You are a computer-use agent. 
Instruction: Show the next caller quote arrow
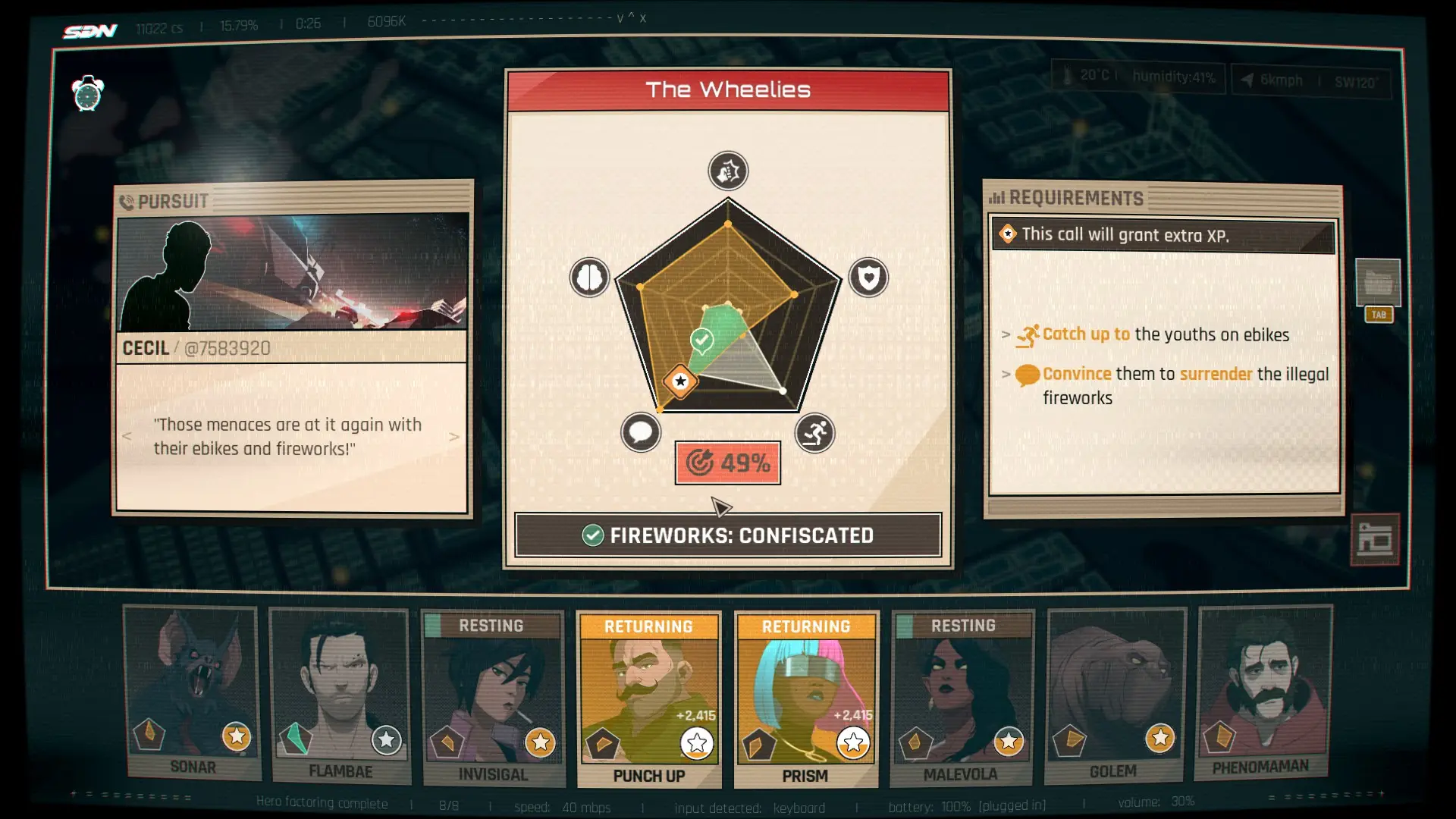point(454,437)
